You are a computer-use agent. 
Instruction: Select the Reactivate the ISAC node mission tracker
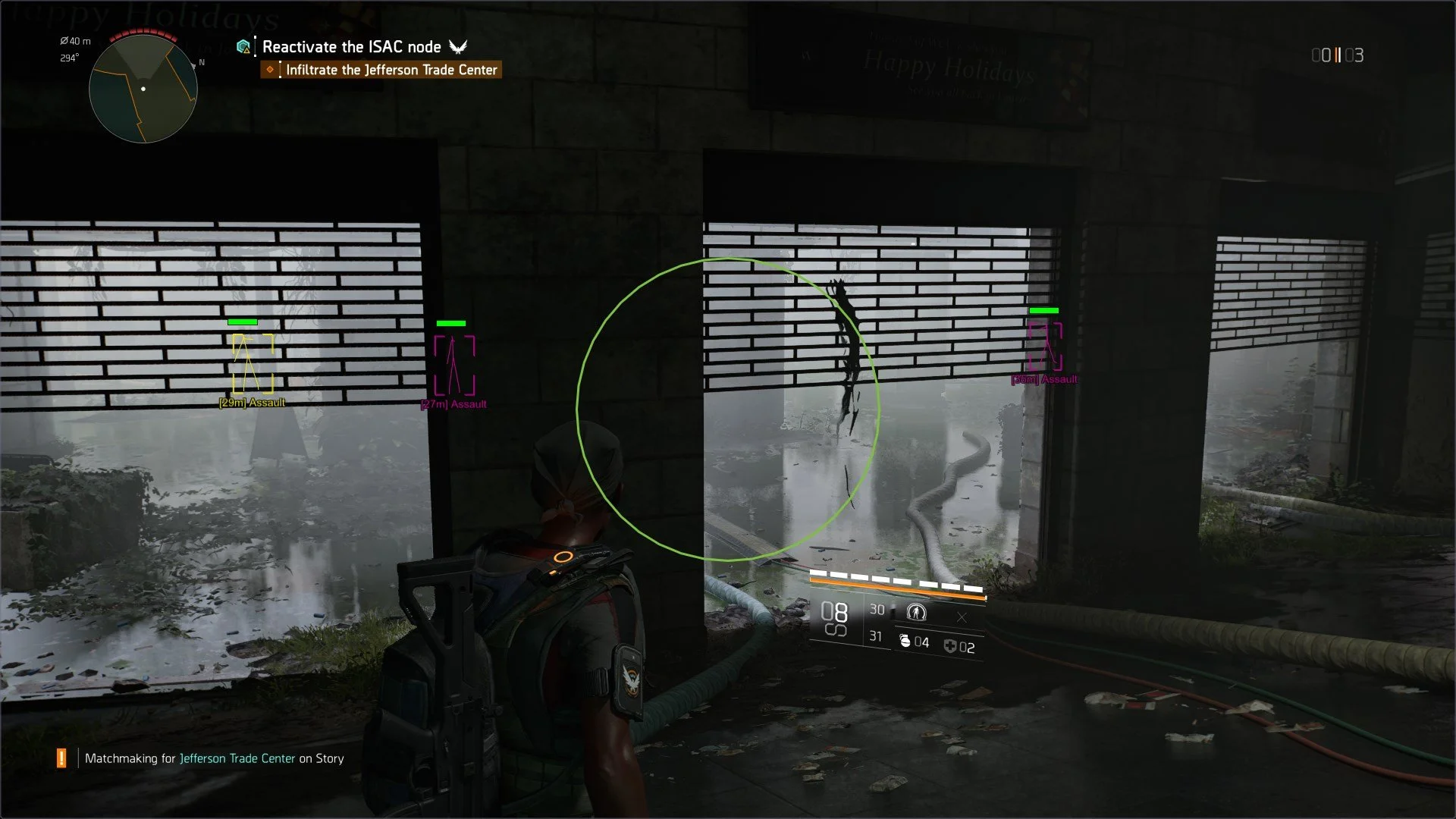tap(351, 47)
